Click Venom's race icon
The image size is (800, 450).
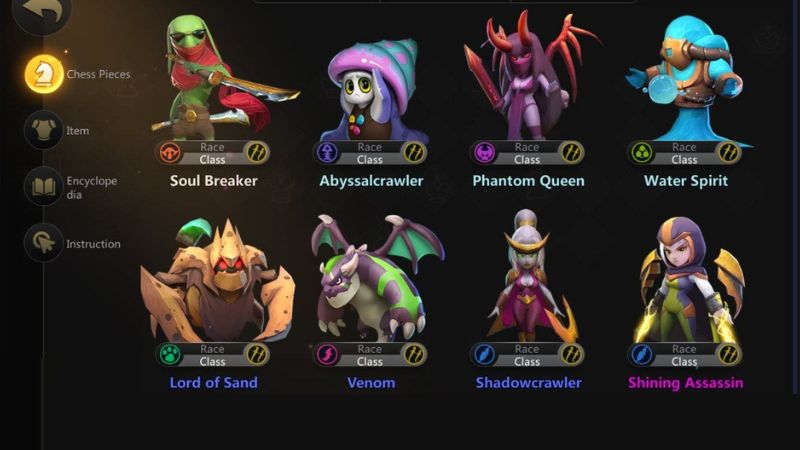pos(328,354)
